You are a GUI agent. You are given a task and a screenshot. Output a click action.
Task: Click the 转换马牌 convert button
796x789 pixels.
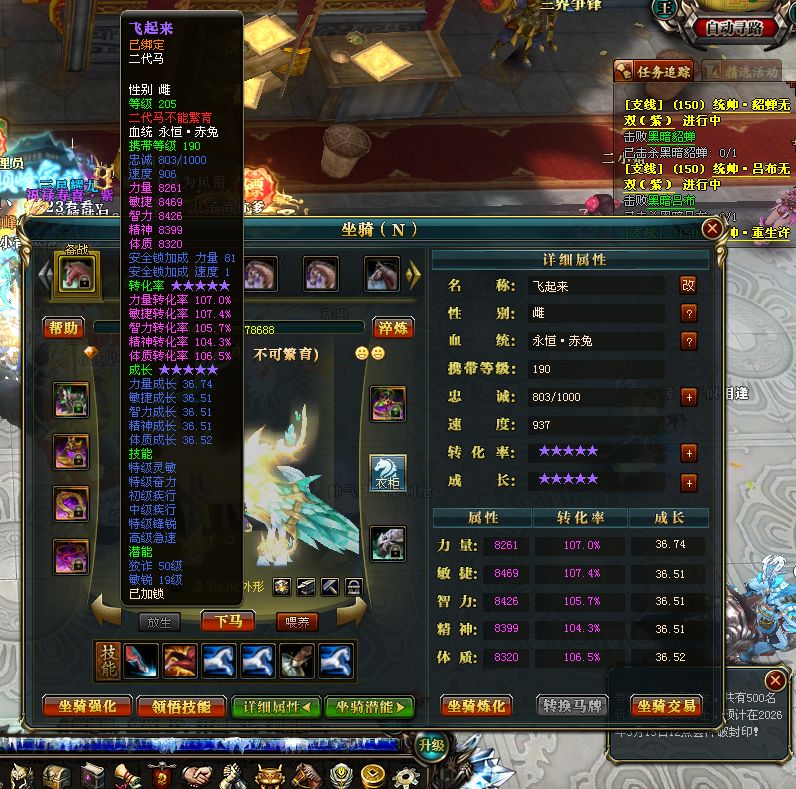coord(572,706)
